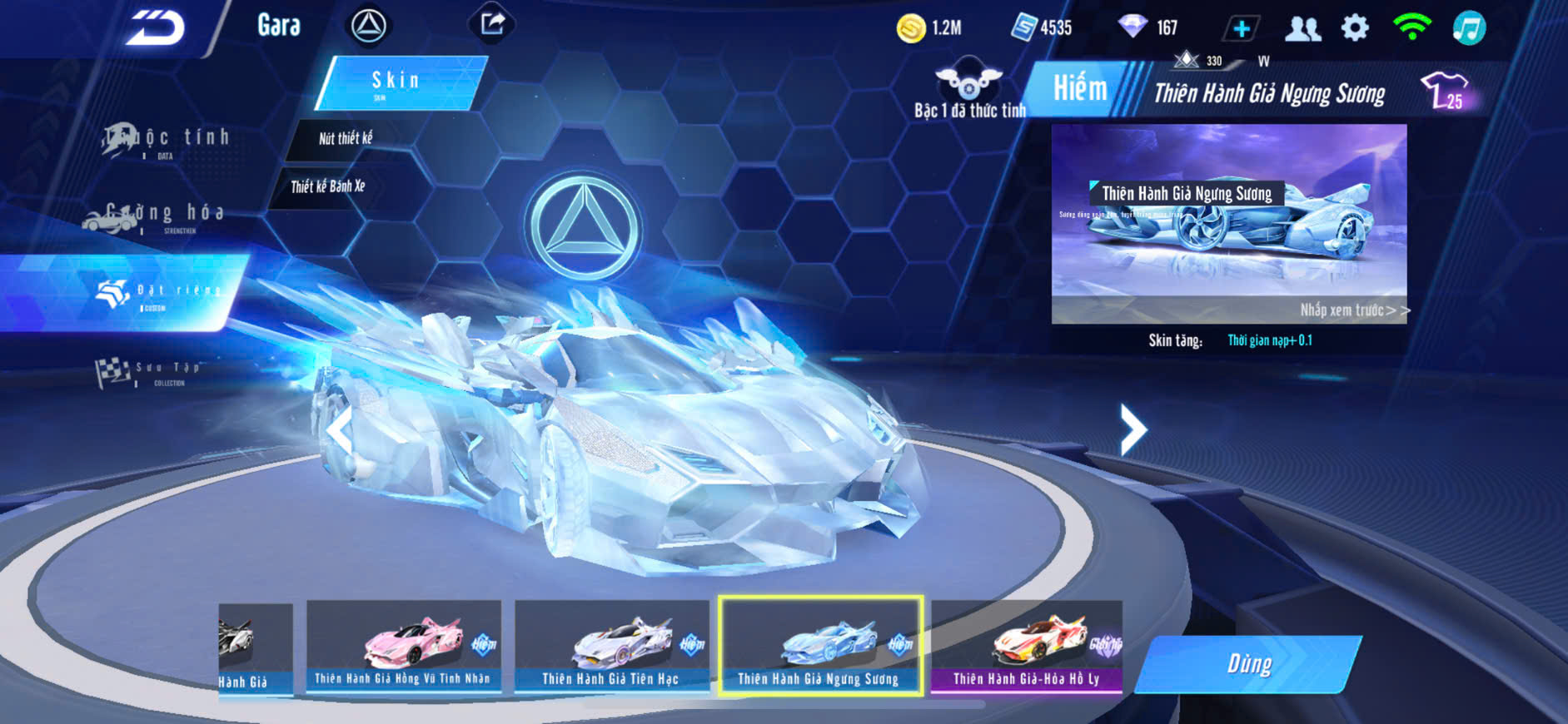Show the next car with right arrow
Image resolution: width=1568 pixels, height=724 pixels.
(x=1132, y=429)
